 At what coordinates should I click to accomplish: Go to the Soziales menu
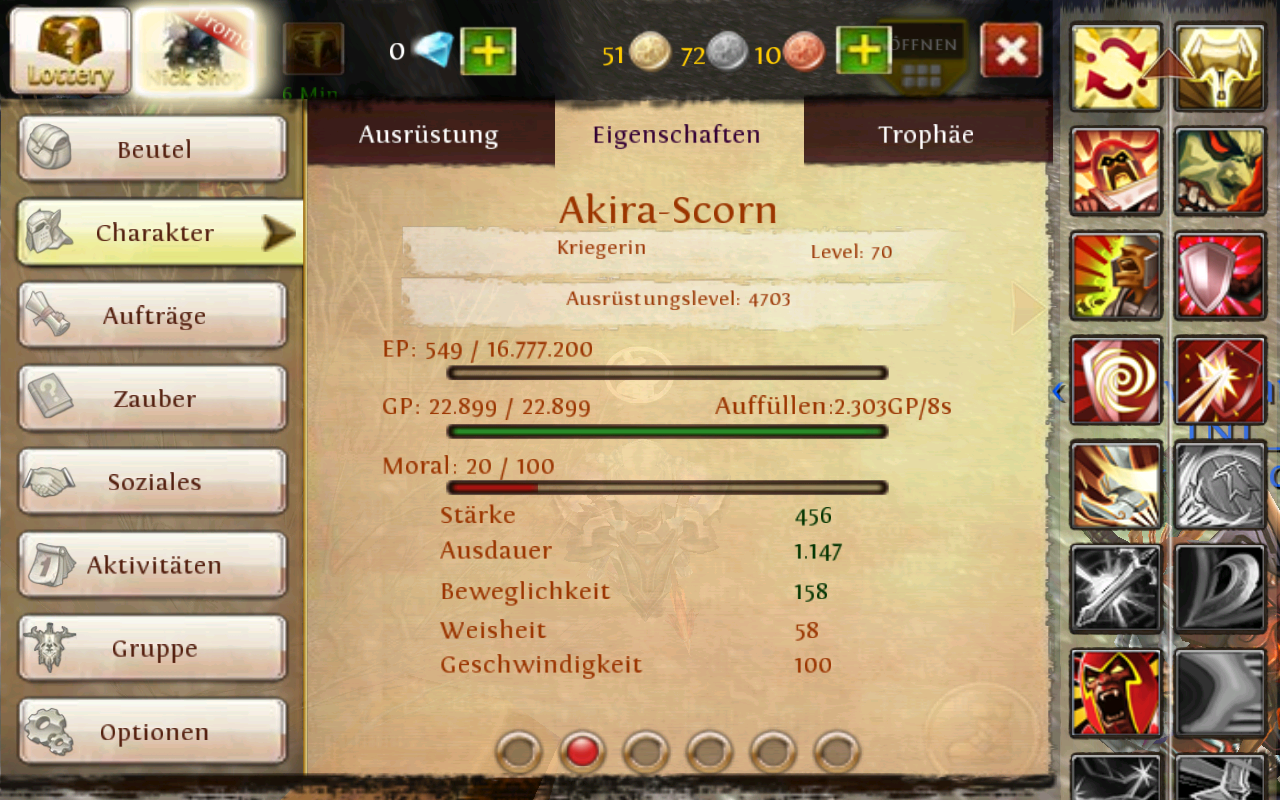(x=153, y=482)
